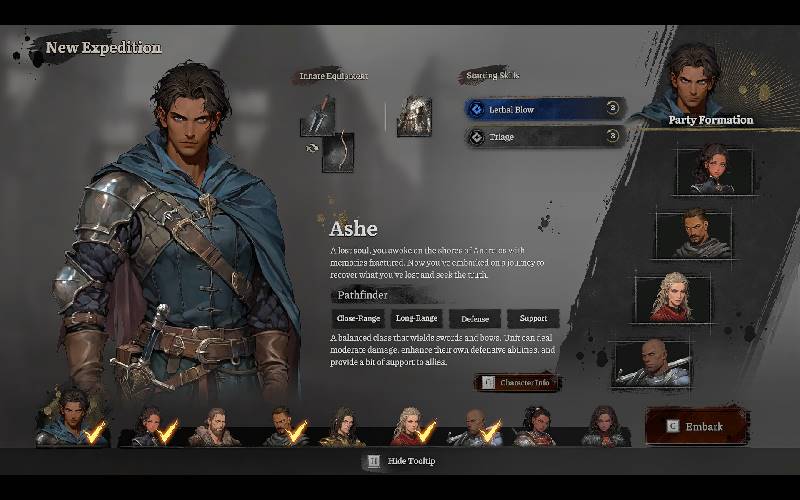The image size is (800, 500).
Task: Show the Close-Range class tag
Action: pos(359,319)
